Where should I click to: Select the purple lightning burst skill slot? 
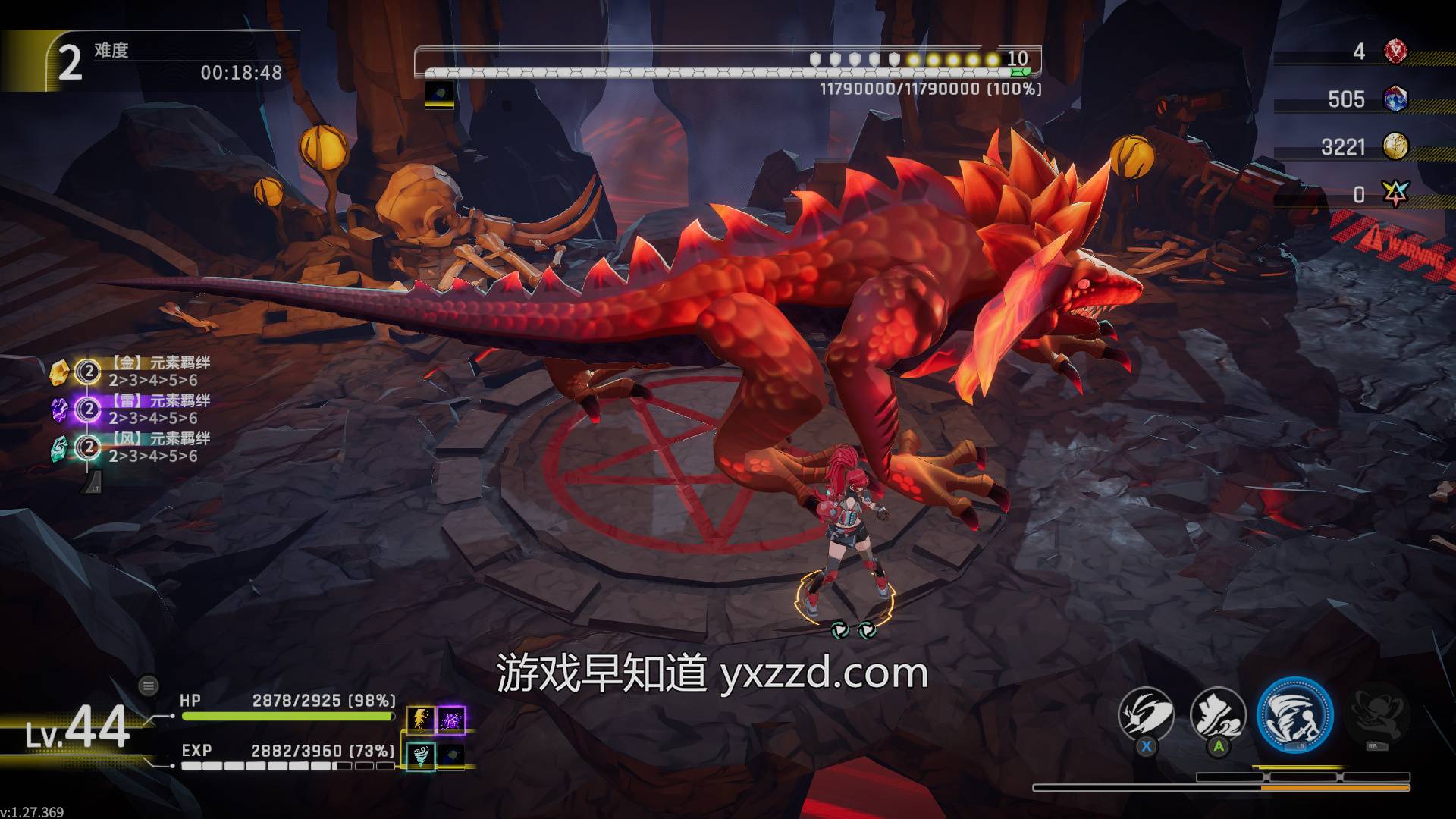coord(451,719)
